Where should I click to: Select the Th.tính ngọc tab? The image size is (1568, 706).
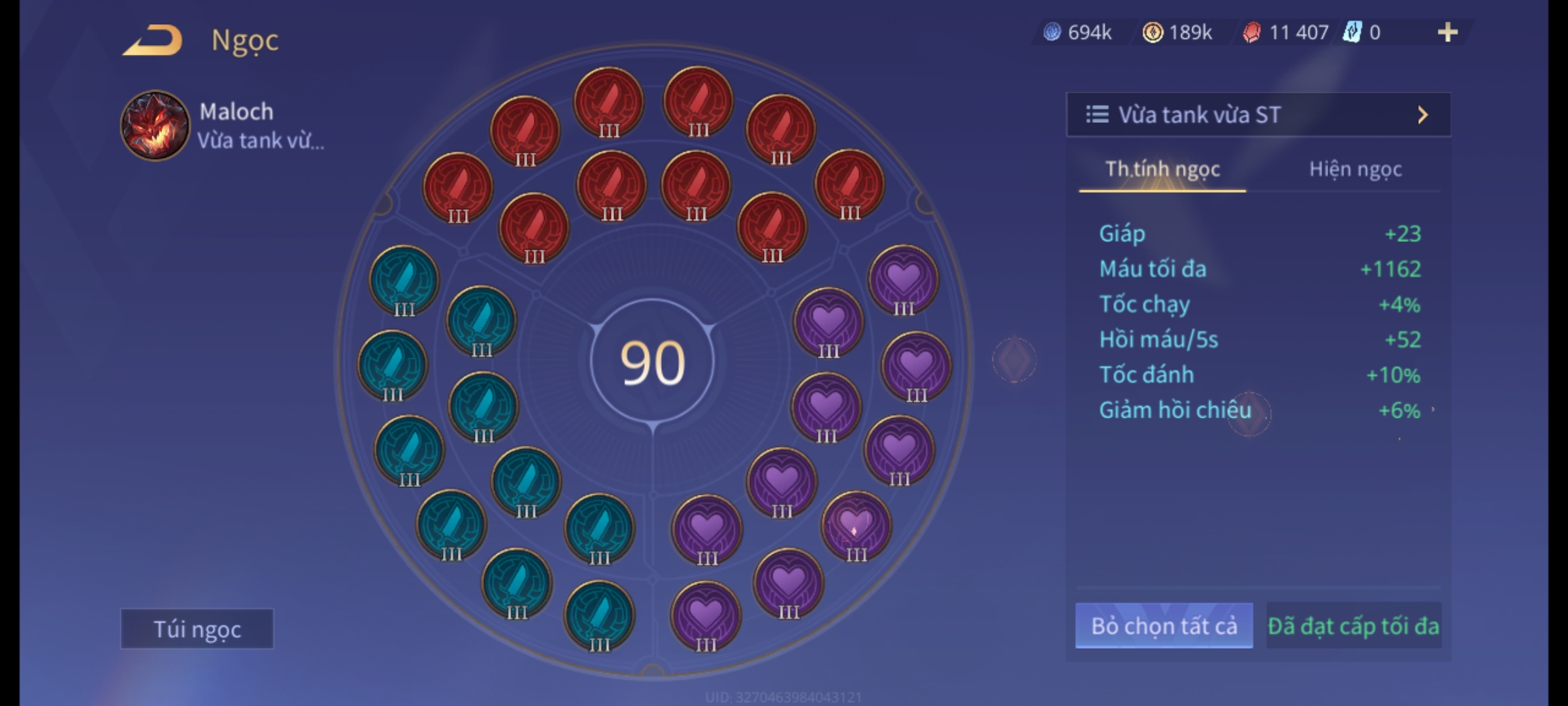pos(1162,169)
